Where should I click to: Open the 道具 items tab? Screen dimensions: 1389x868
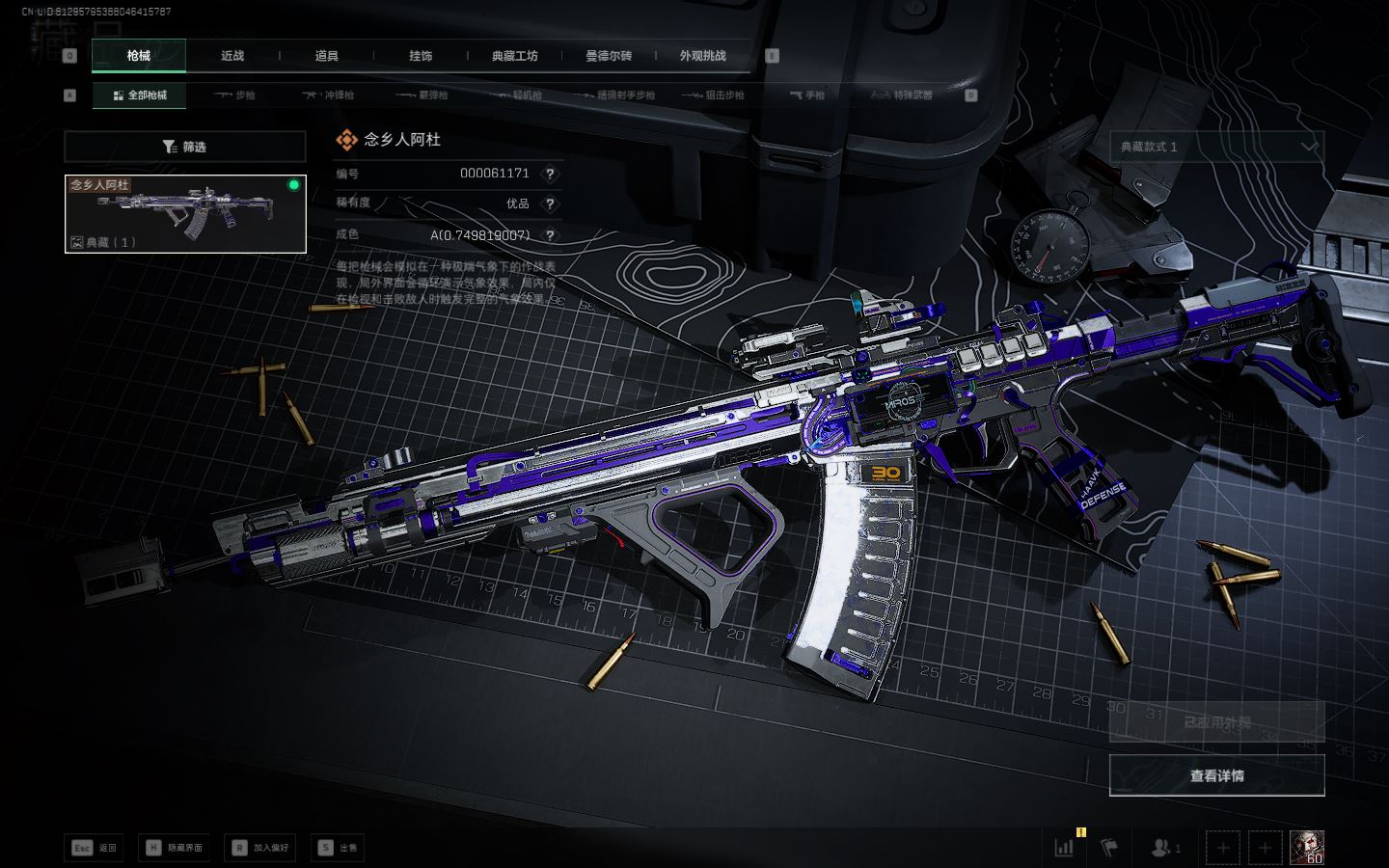pos(326,56)
